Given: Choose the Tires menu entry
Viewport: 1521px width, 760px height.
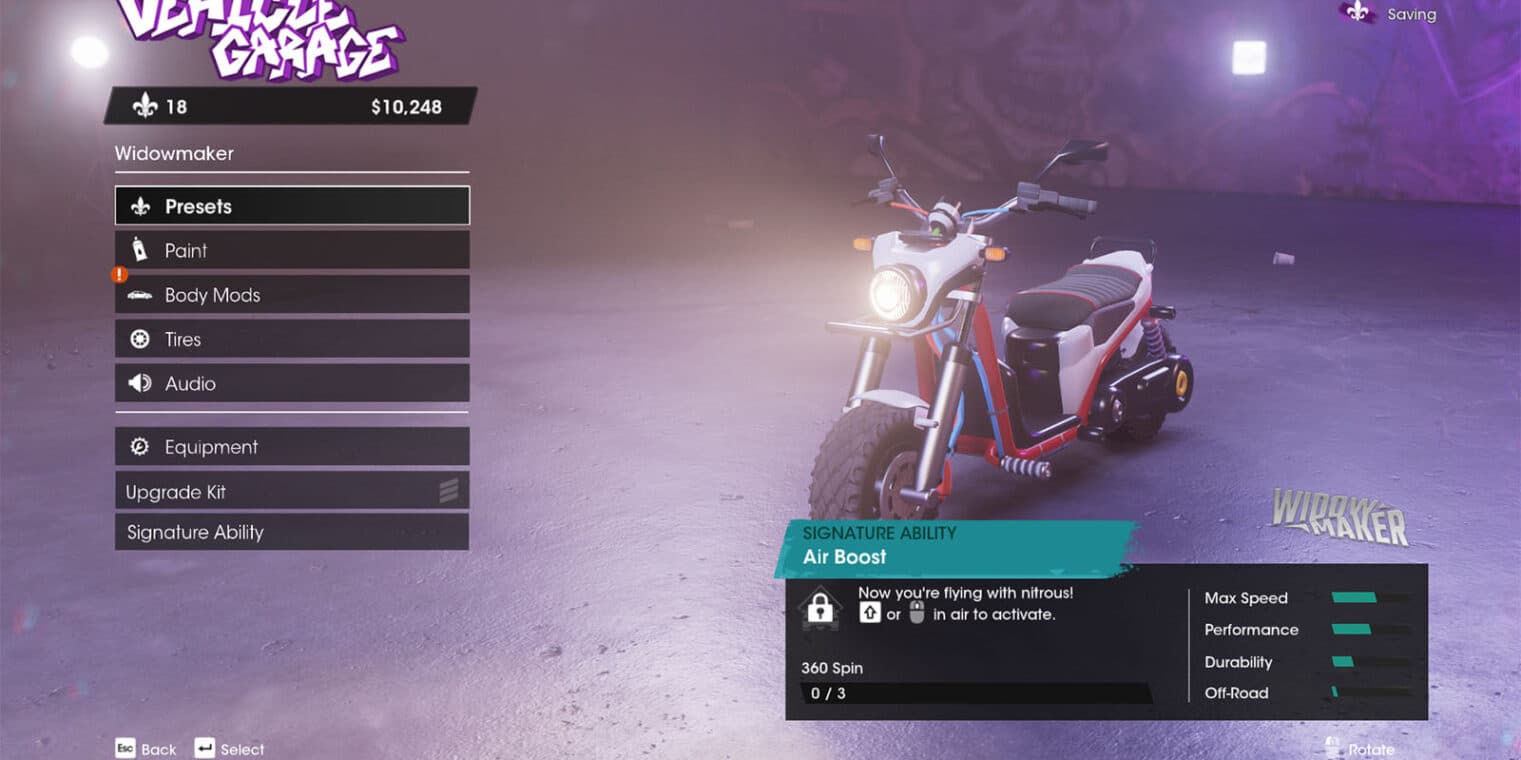Looking at the screenshot, I should tap(291, 339).
